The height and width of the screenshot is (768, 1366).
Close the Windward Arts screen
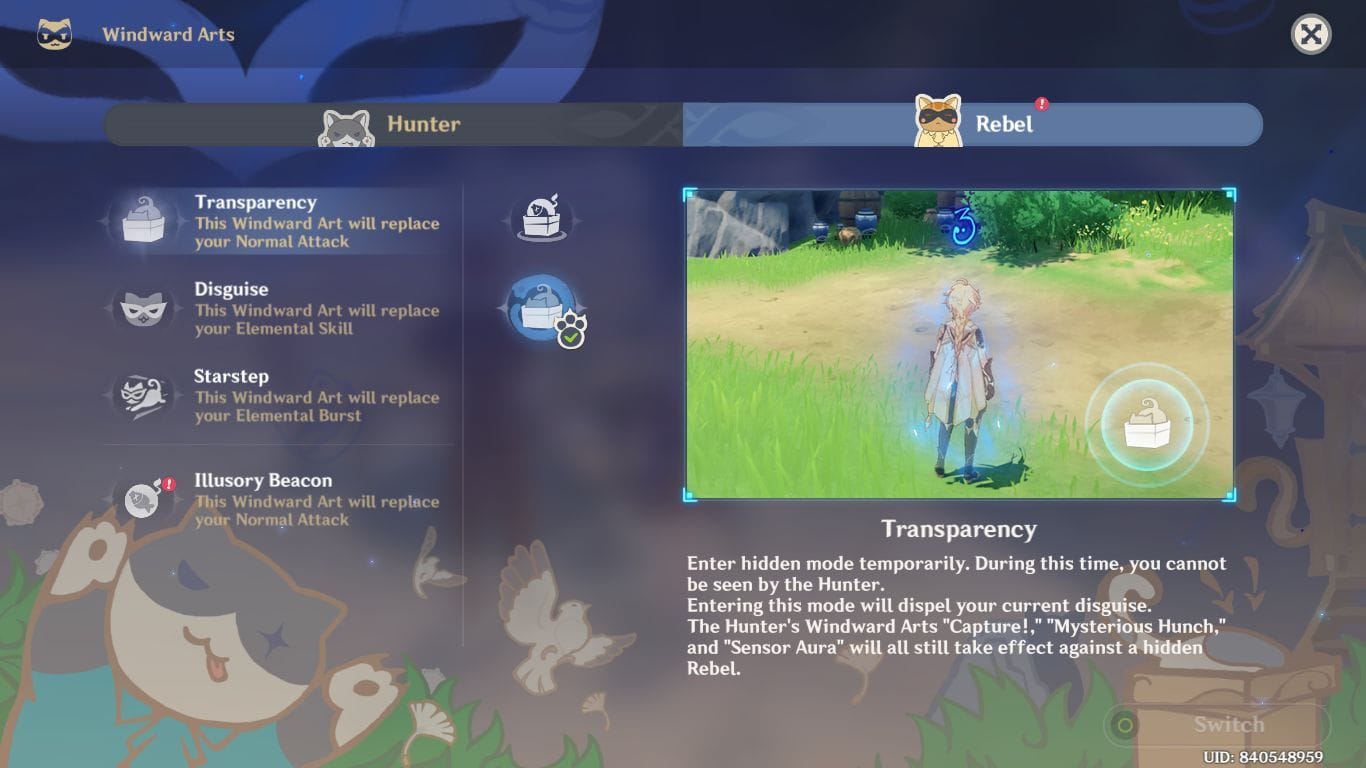[x=1311, y=35]
